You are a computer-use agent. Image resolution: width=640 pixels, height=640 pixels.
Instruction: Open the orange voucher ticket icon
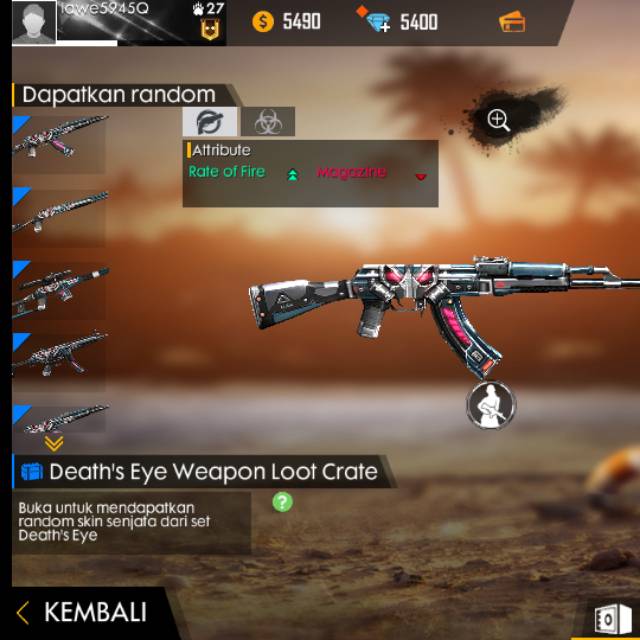[512, 22]
